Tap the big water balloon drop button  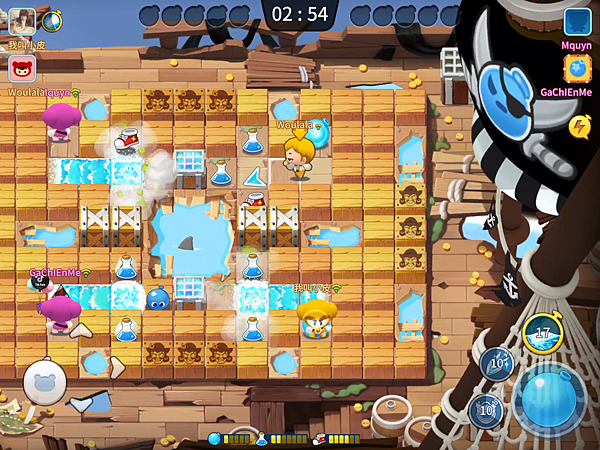tap(549, 396)
